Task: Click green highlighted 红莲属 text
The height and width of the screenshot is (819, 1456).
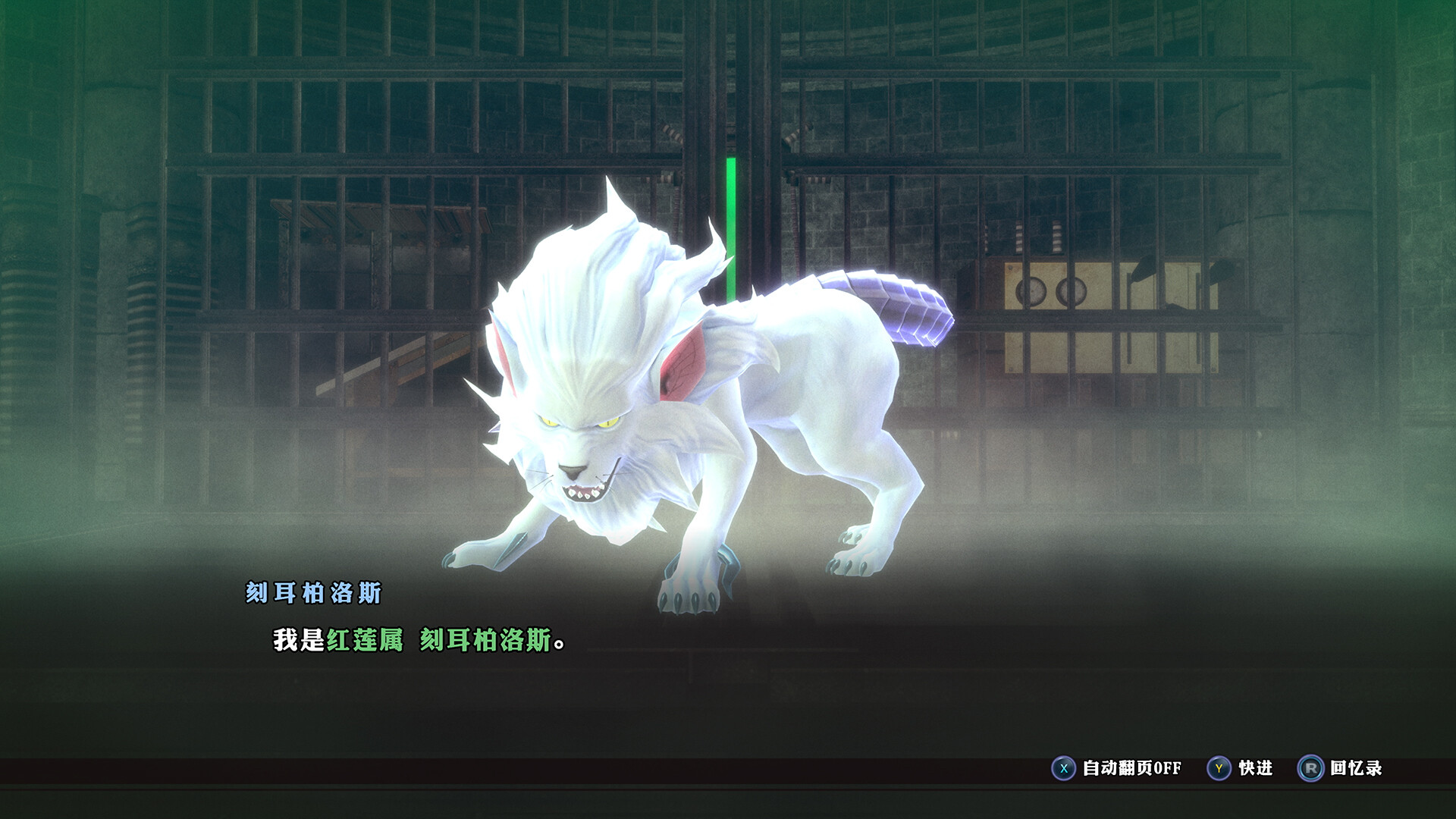Action: (364, 640)
